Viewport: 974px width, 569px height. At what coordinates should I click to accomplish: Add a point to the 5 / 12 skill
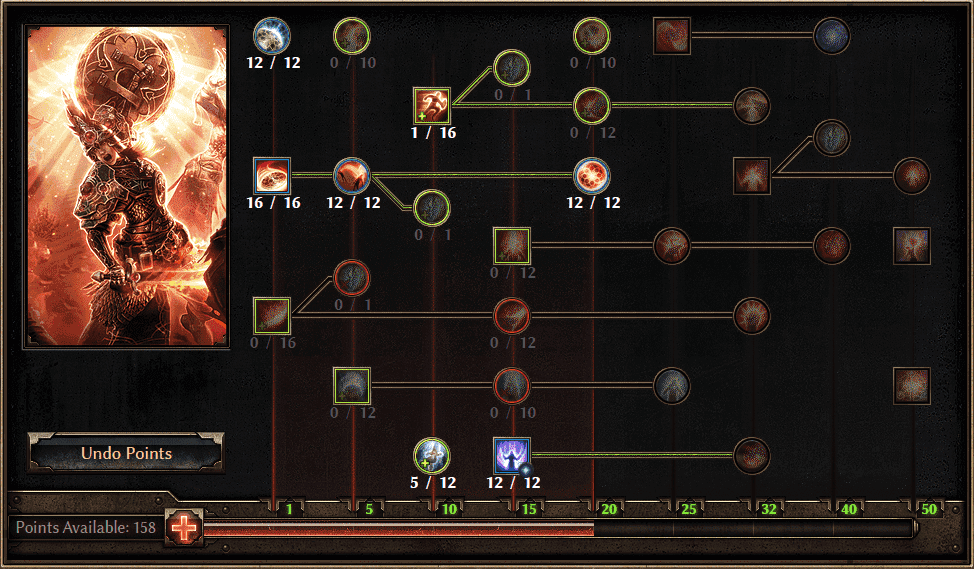[x=432, y=456]
